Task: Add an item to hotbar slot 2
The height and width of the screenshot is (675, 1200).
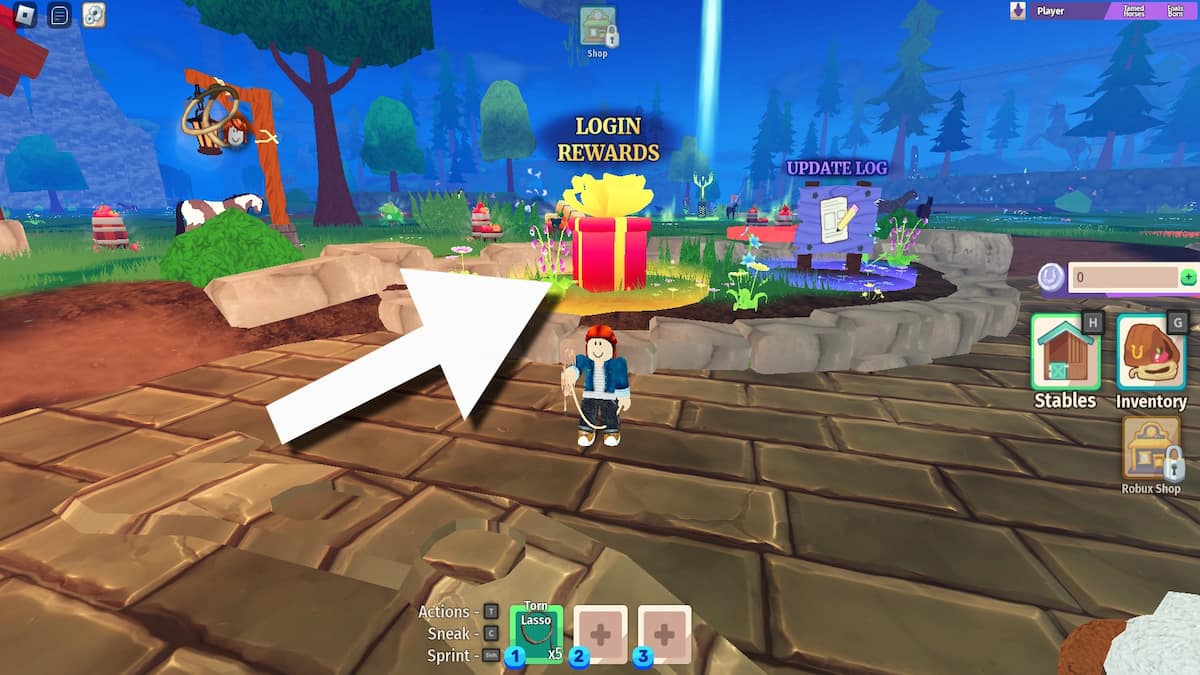Action: pos(600,633)
